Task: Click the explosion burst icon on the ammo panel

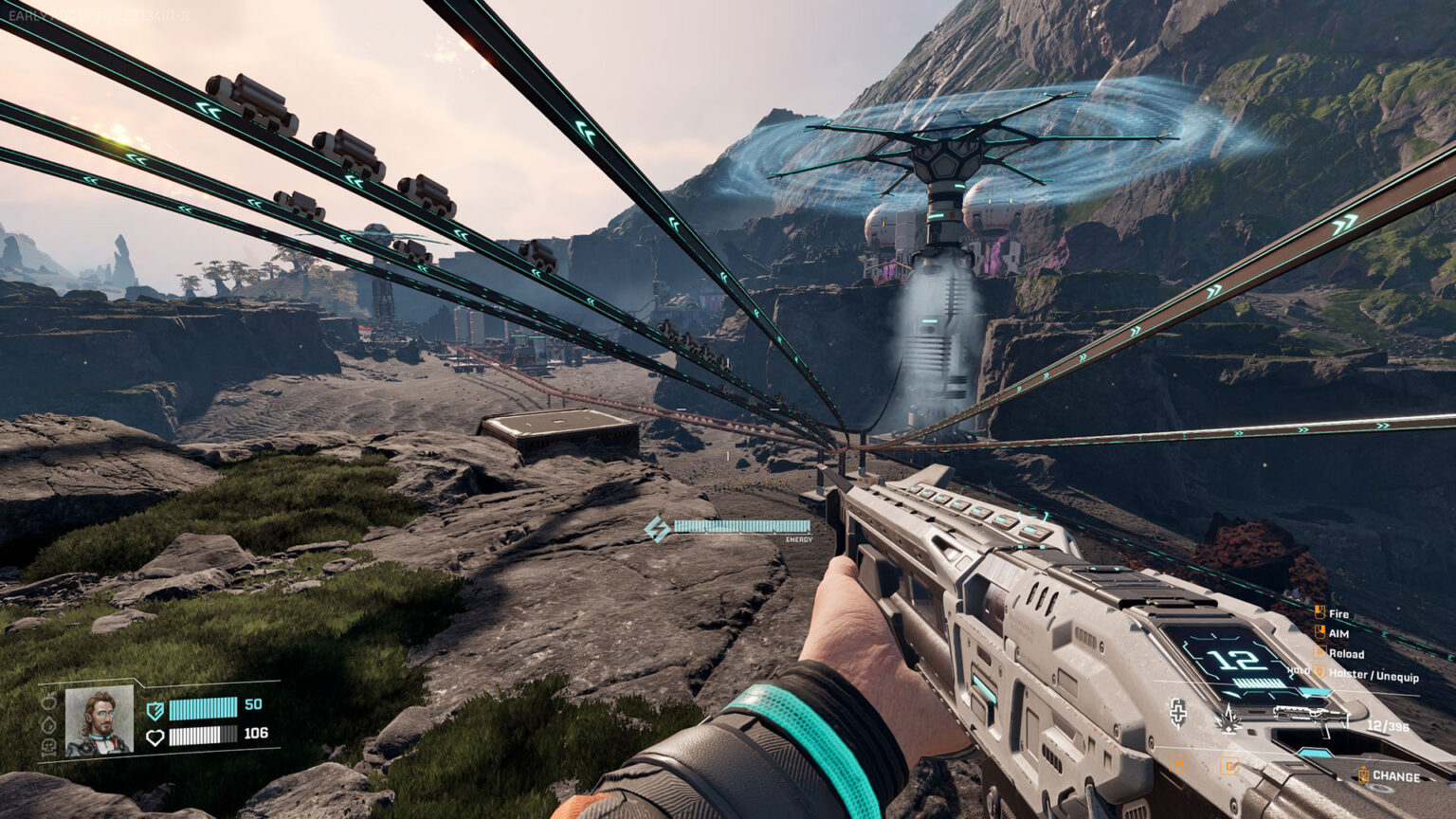Action: [1228, 720]
